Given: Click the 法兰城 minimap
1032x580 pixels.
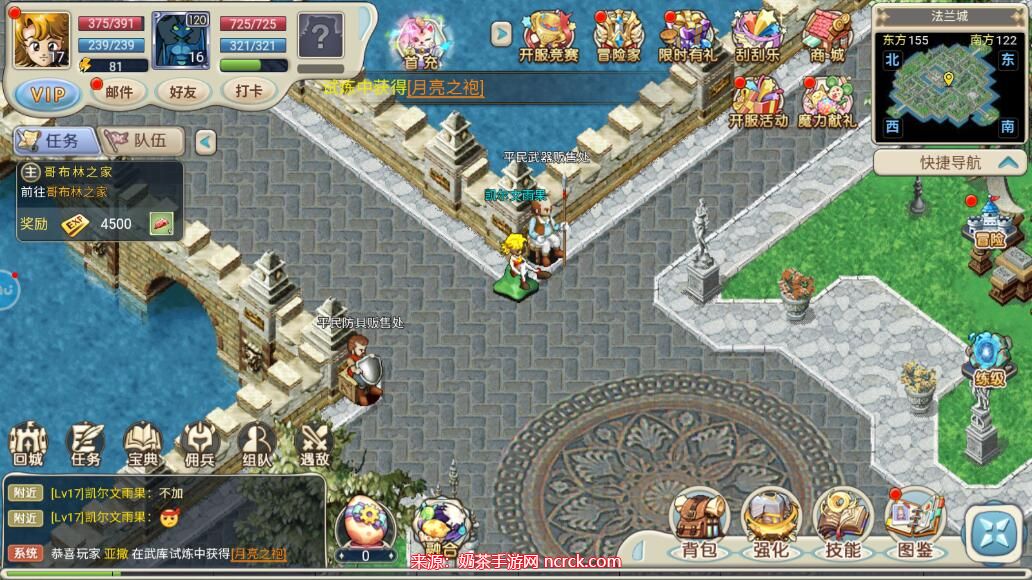Looking at the screenshot, I should pyautogui.click(x=948, y=85).
